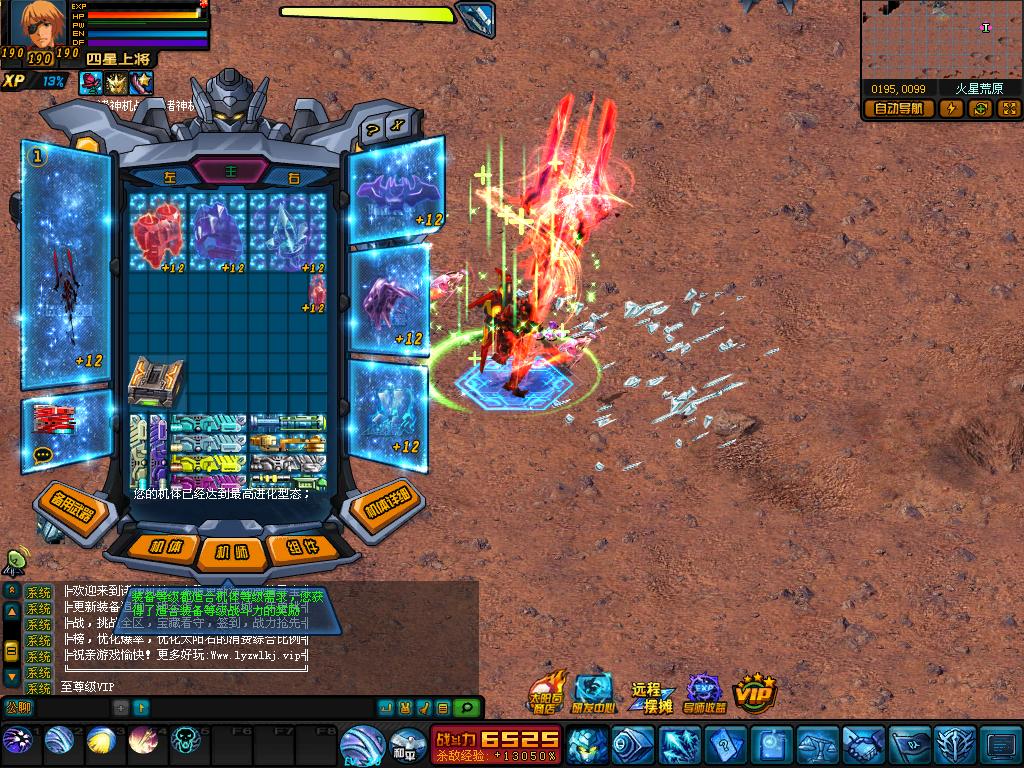Switch to the 右 (right) tab
1024x768 pixels.
point(293,176)
